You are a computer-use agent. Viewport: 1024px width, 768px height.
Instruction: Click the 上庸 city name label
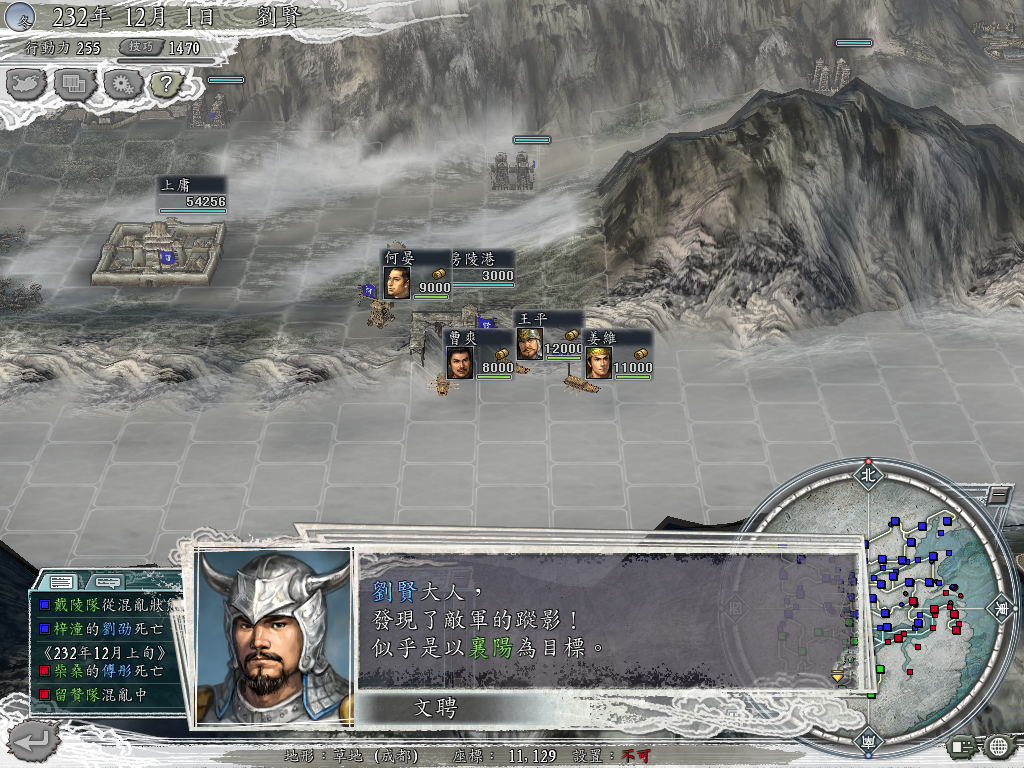coord(176,185)
